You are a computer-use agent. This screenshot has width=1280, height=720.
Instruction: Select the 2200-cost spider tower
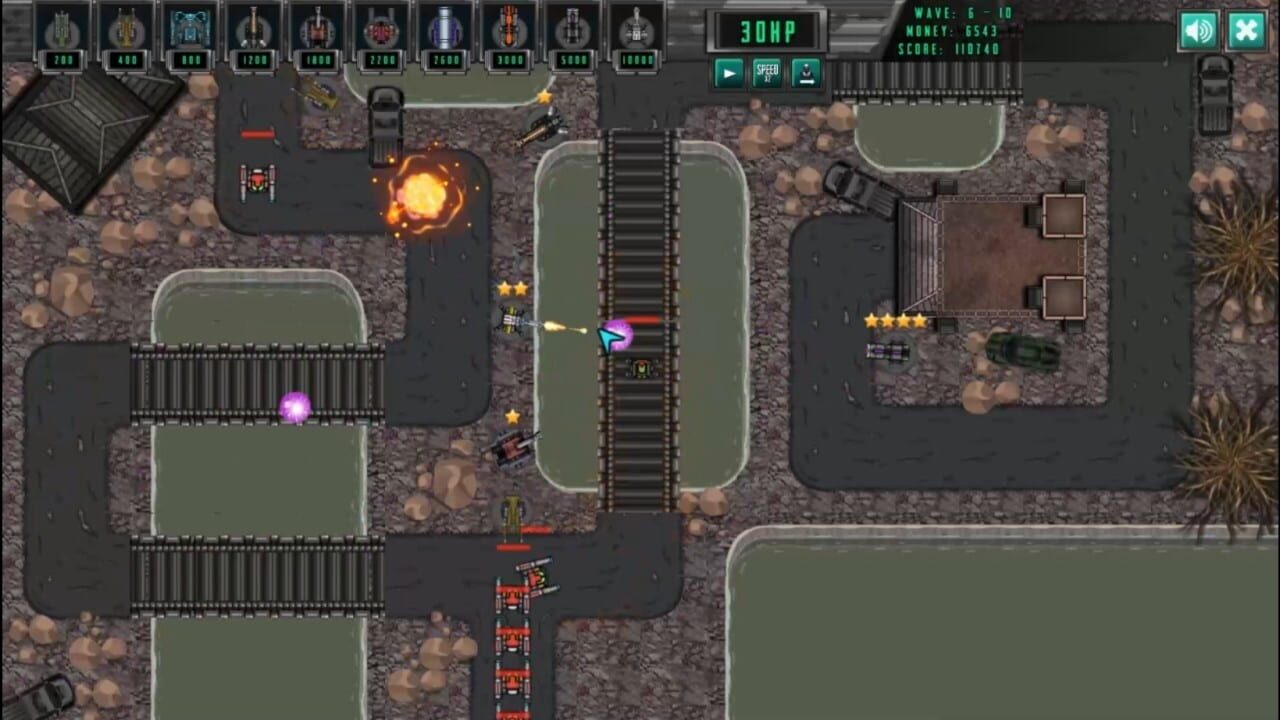coord(380,31)
